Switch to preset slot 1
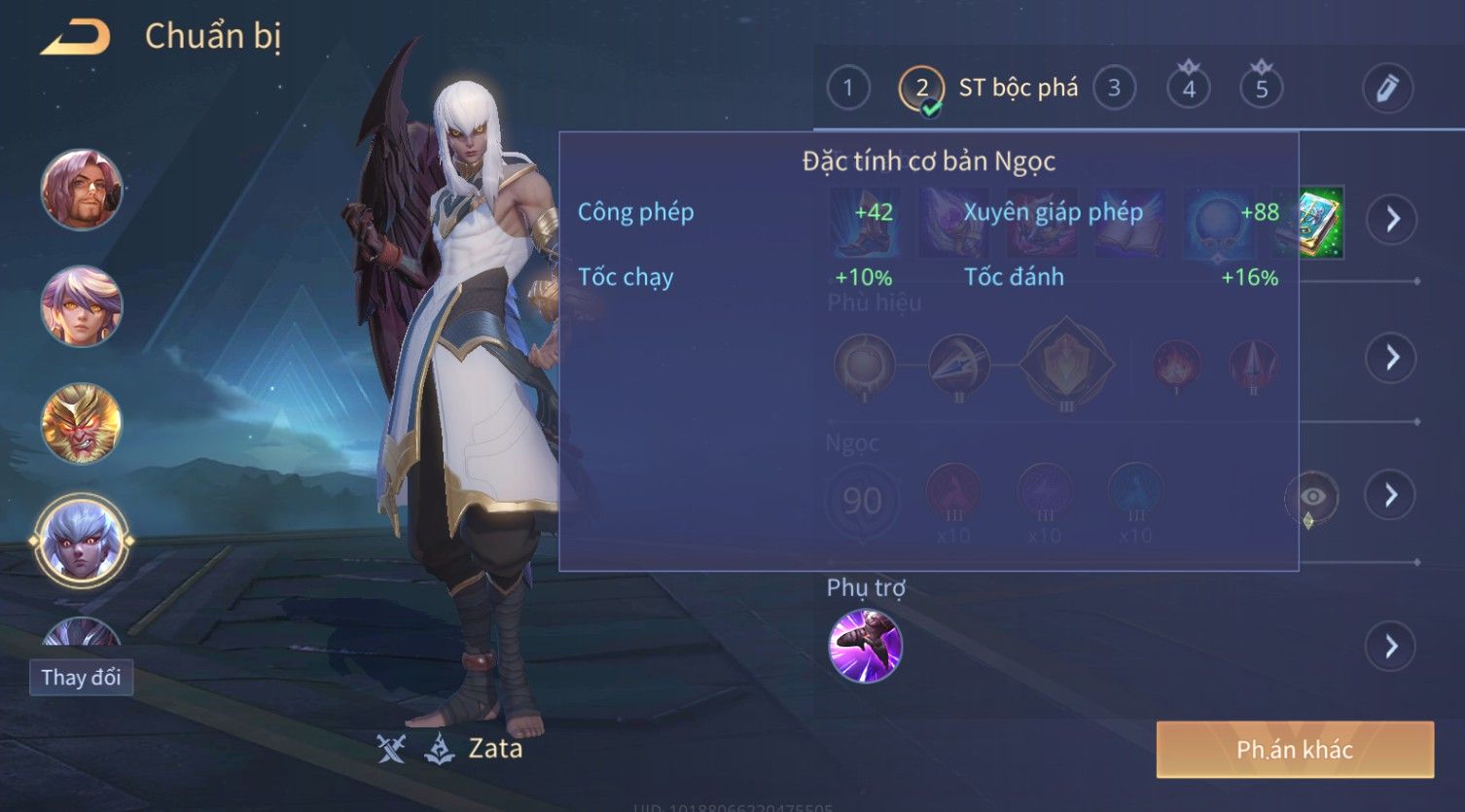Image resolution: width=1465 pixels, height=812 pixels. (x=848, y=88)
